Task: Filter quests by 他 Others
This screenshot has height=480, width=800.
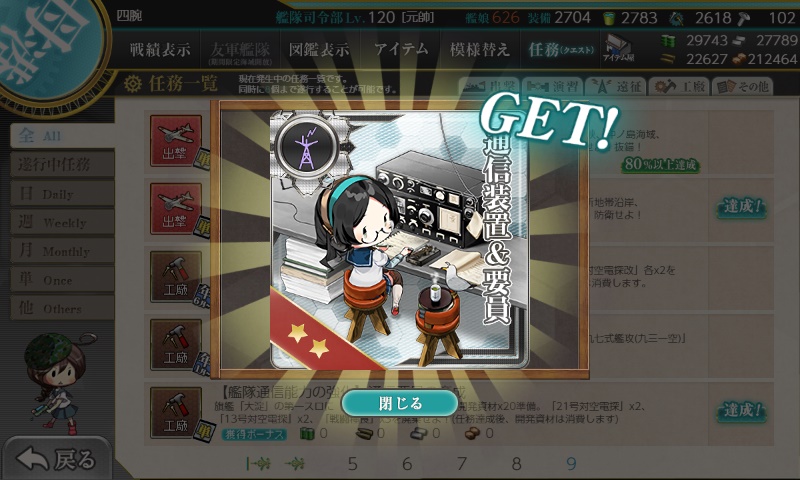Action: click(x=58, y=309)
